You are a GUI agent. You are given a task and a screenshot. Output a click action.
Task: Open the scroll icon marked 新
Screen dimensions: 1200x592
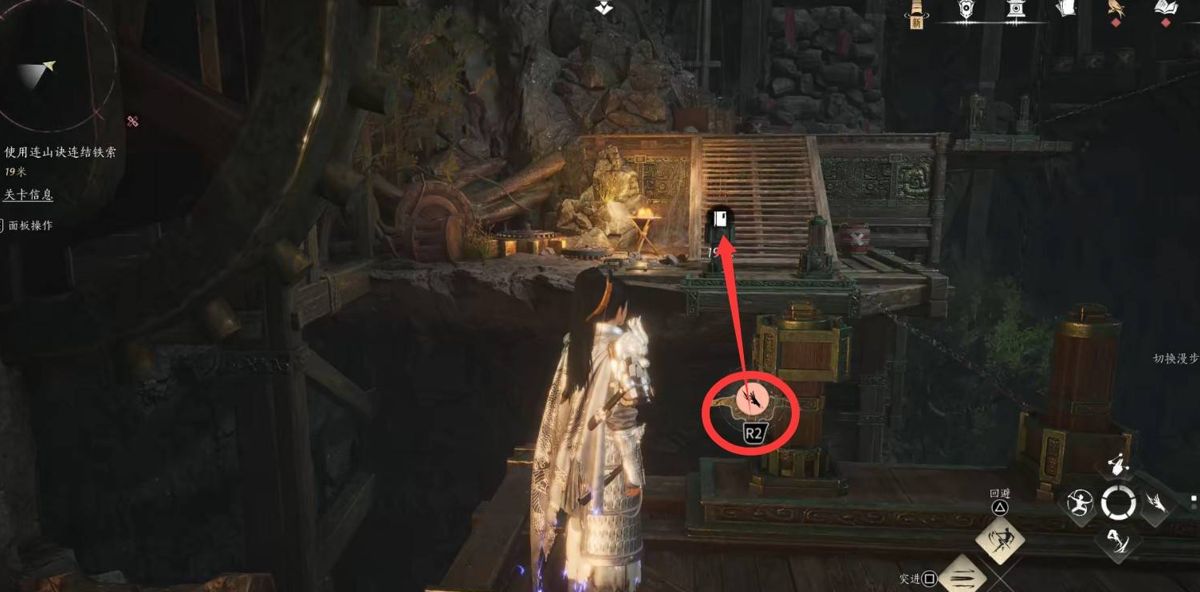click(x=915, y=11)
